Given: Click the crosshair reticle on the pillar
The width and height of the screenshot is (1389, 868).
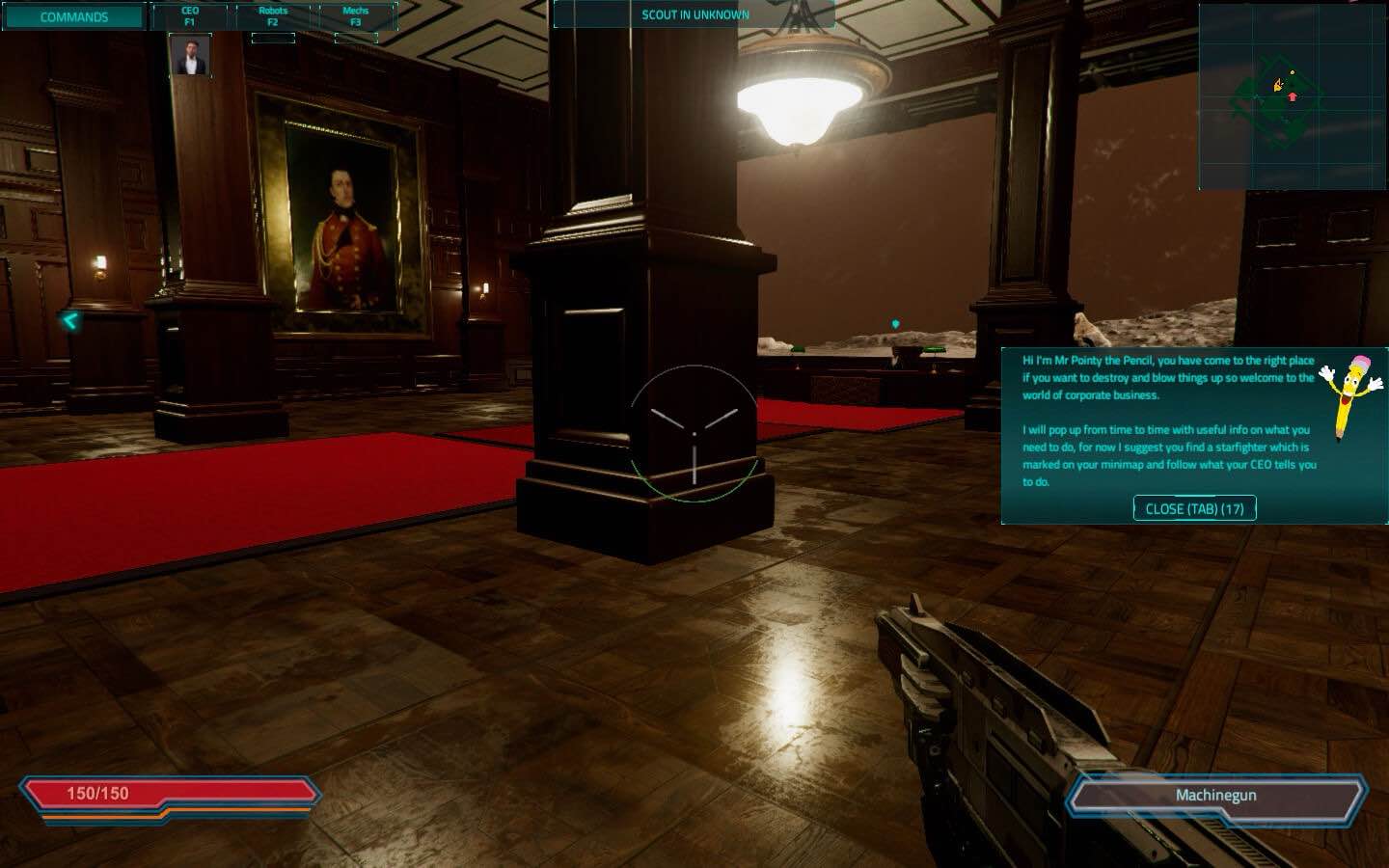Looking at the screenshot, I should click(x=693, y=436).
